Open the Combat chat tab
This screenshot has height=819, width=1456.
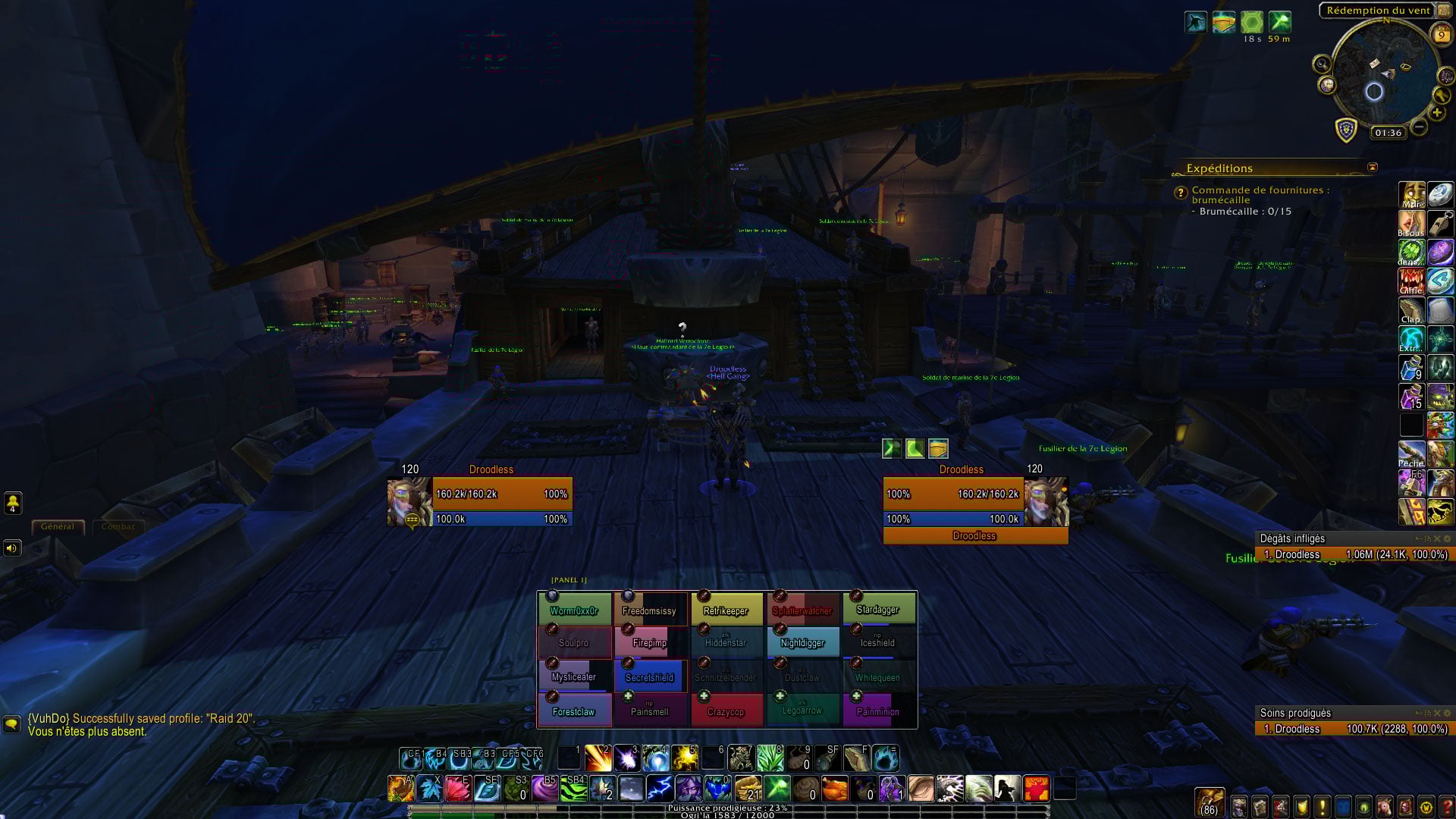tap(118, 526)
